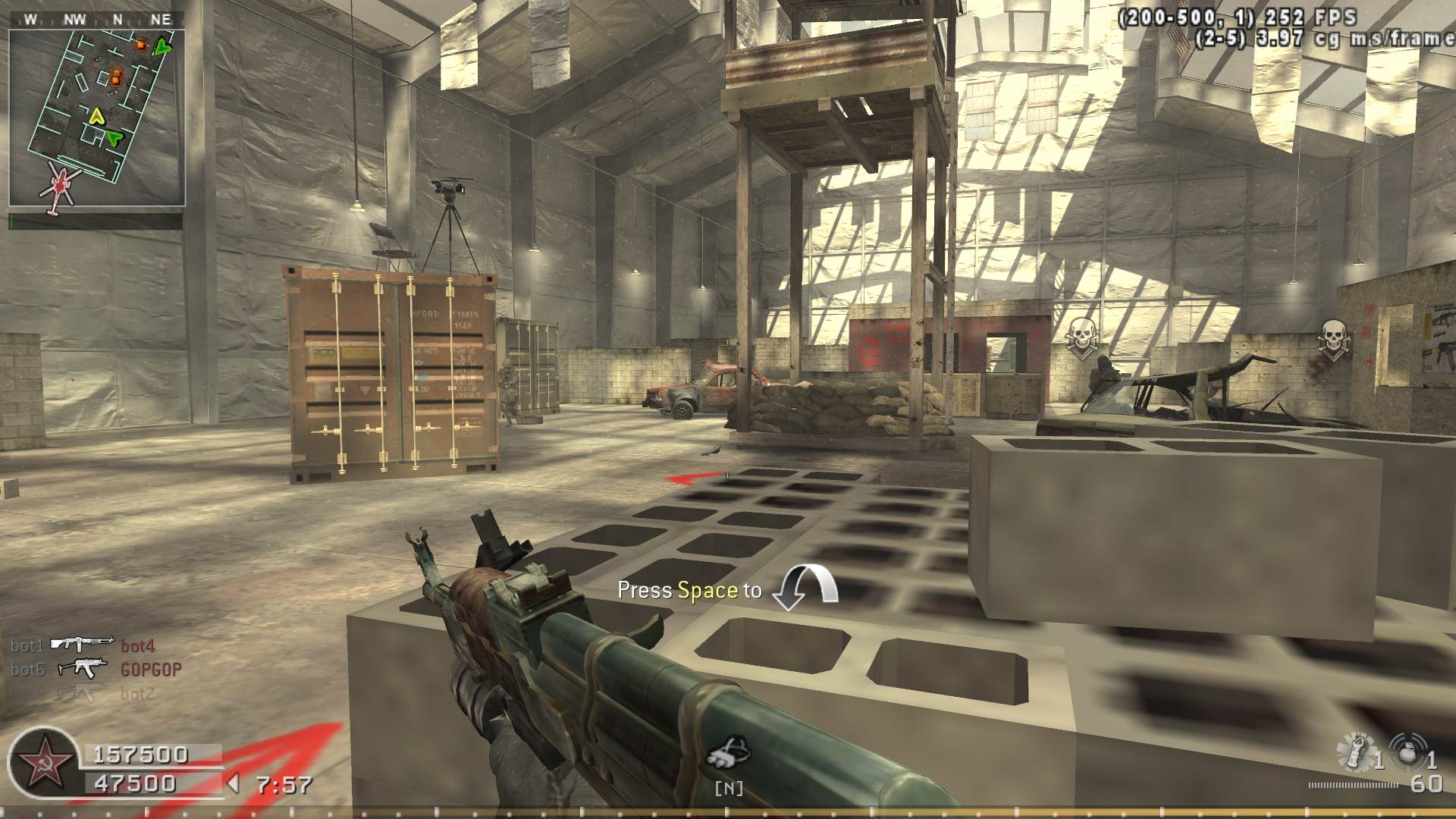The height and width of the screenshot is (819, 1456).
Task: Click the compass heading strip above the minimap
Action: (96, 20)
